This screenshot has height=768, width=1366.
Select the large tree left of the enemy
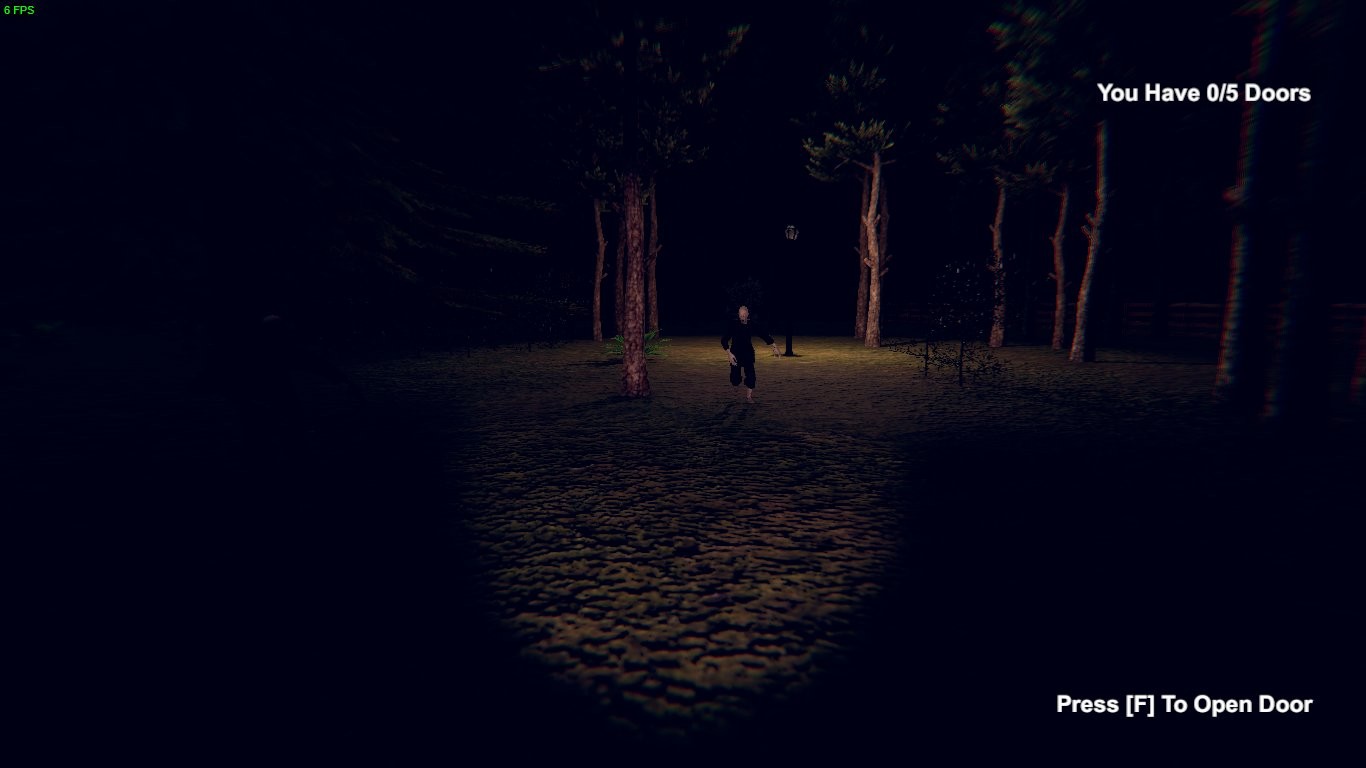[633, 270]
